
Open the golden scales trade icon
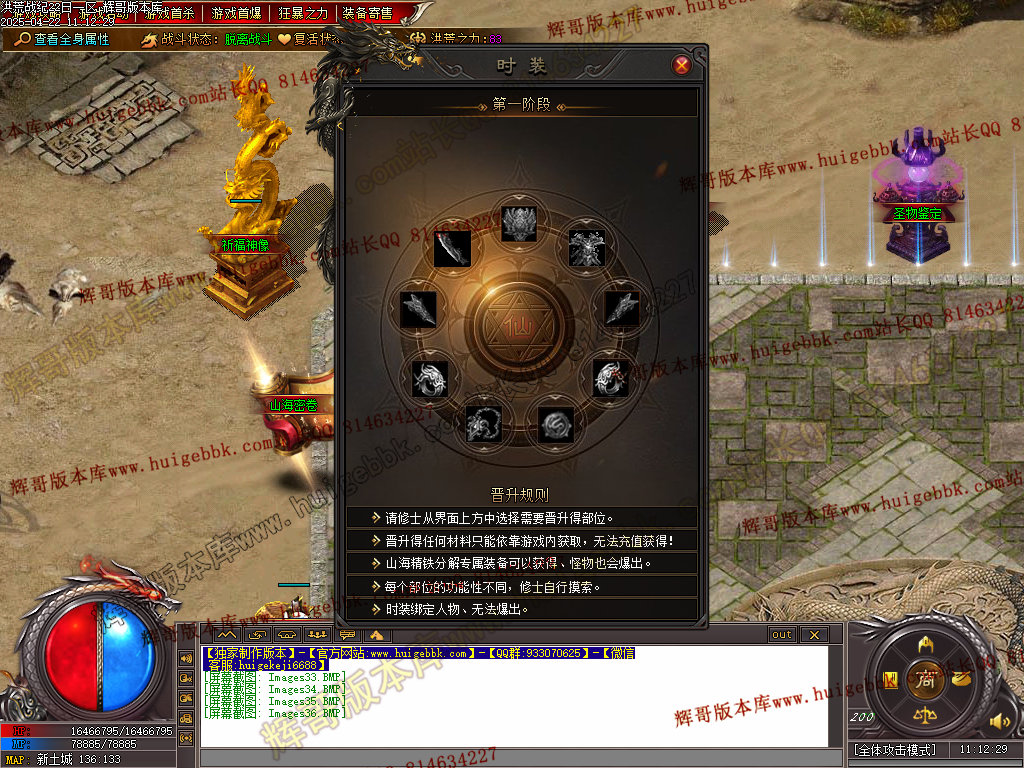click(x=926, y=715)
